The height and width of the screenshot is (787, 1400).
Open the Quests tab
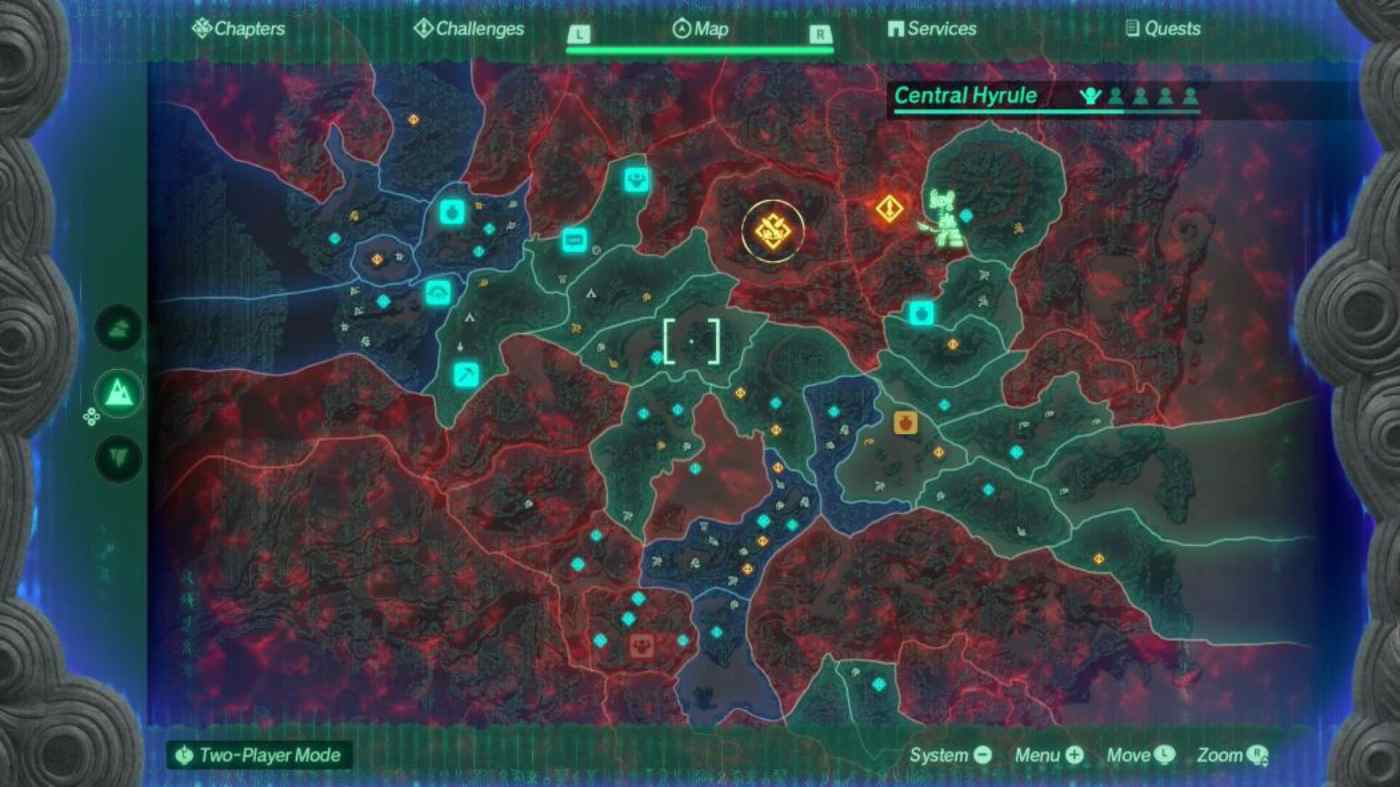[x=1163, y=29]
